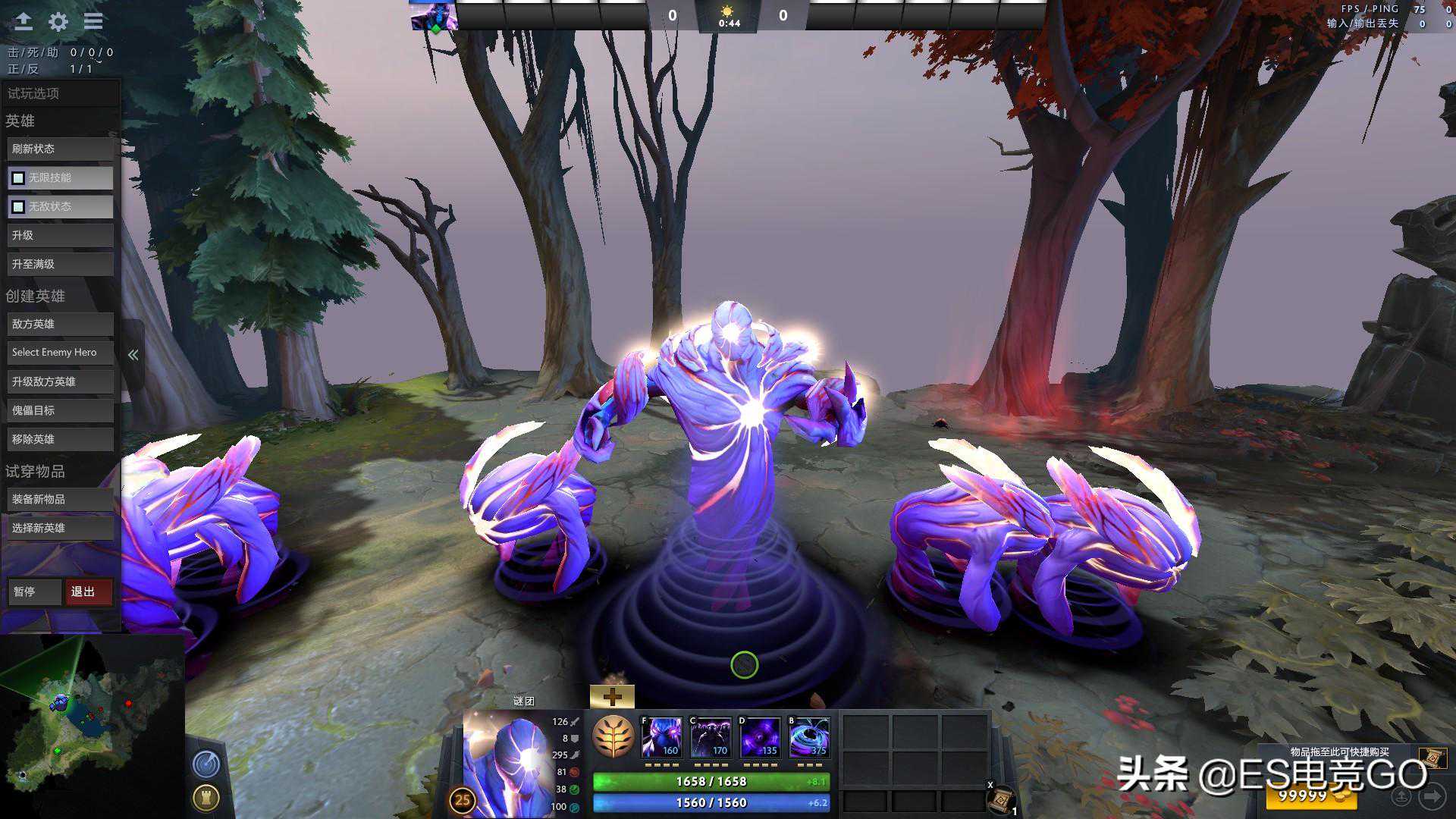Exit the demo with red 退出 button
This screenshot has height=819, width=1456.
(x=89, y=591)
